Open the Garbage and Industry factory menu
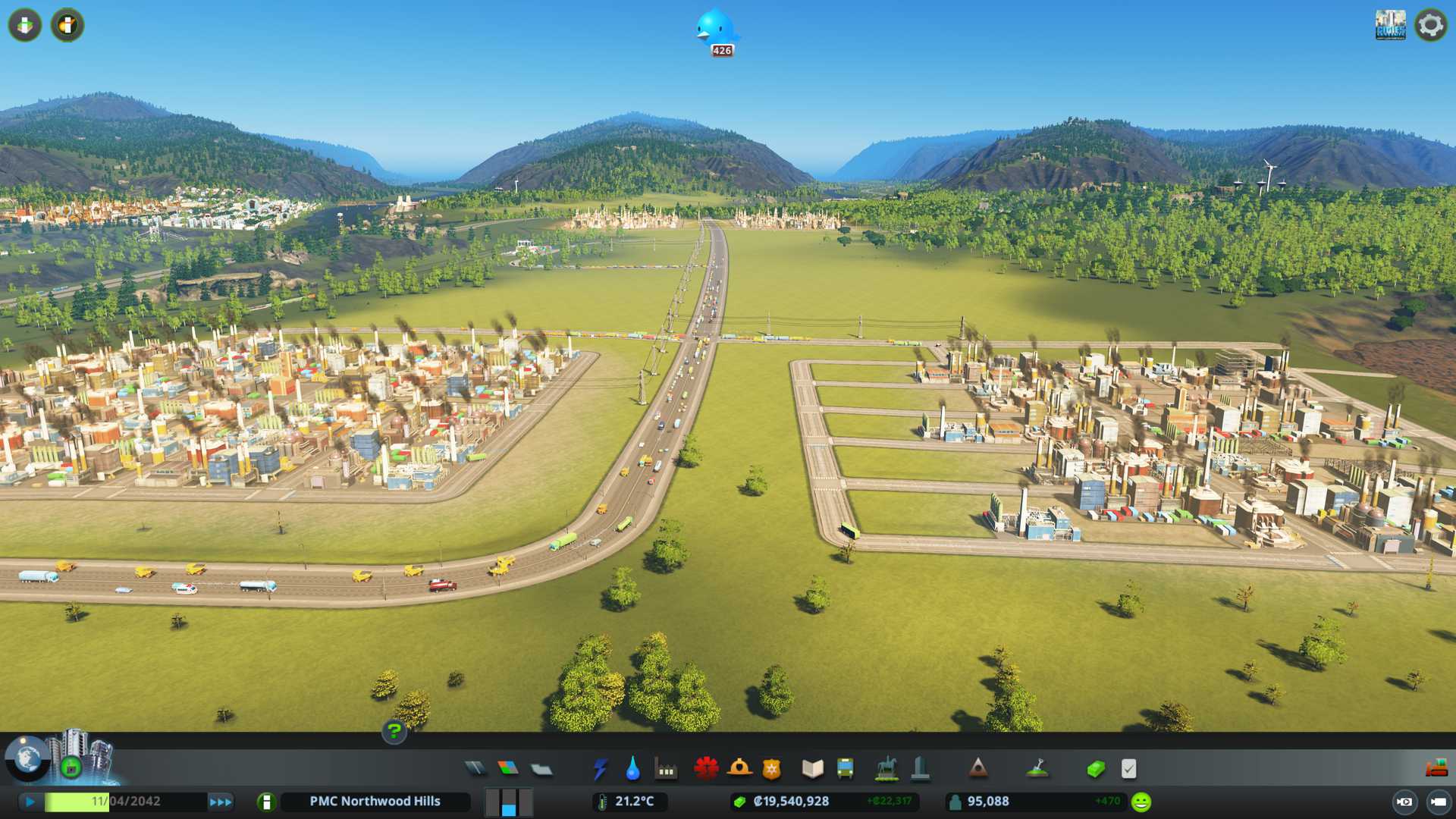The height and width of the screenshot is (819, 1456). tap(666, 769)
